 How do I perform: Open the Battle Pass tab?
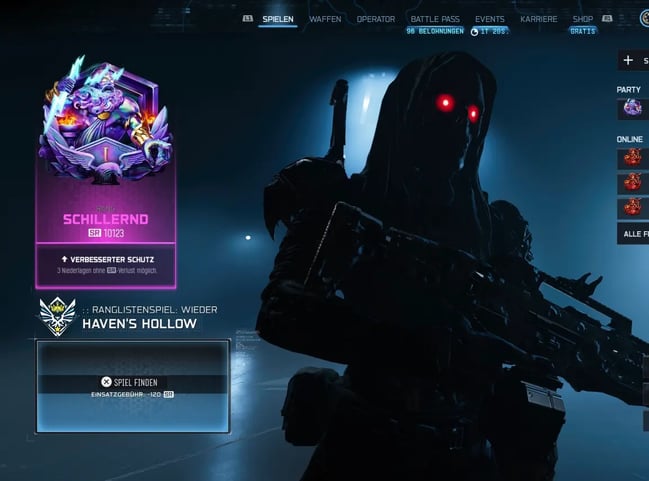point(434,19)
